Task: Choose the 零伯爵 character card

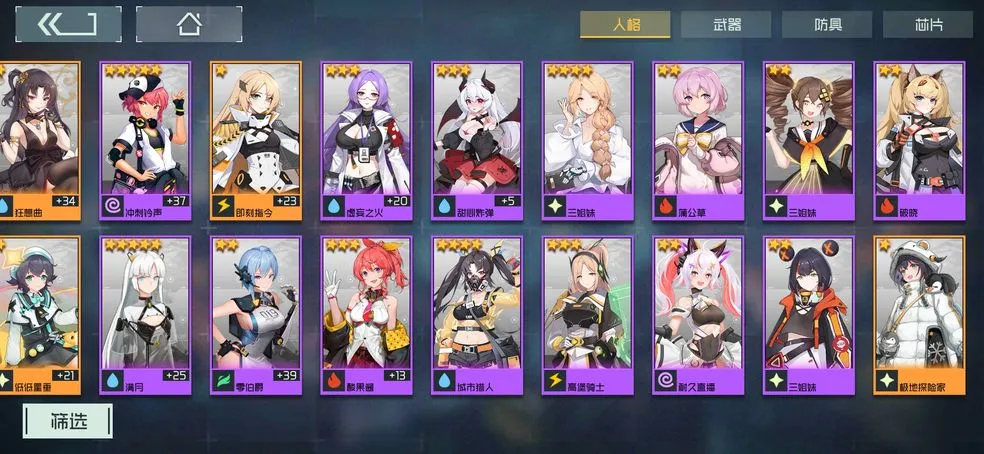Action: coord(256,315)
